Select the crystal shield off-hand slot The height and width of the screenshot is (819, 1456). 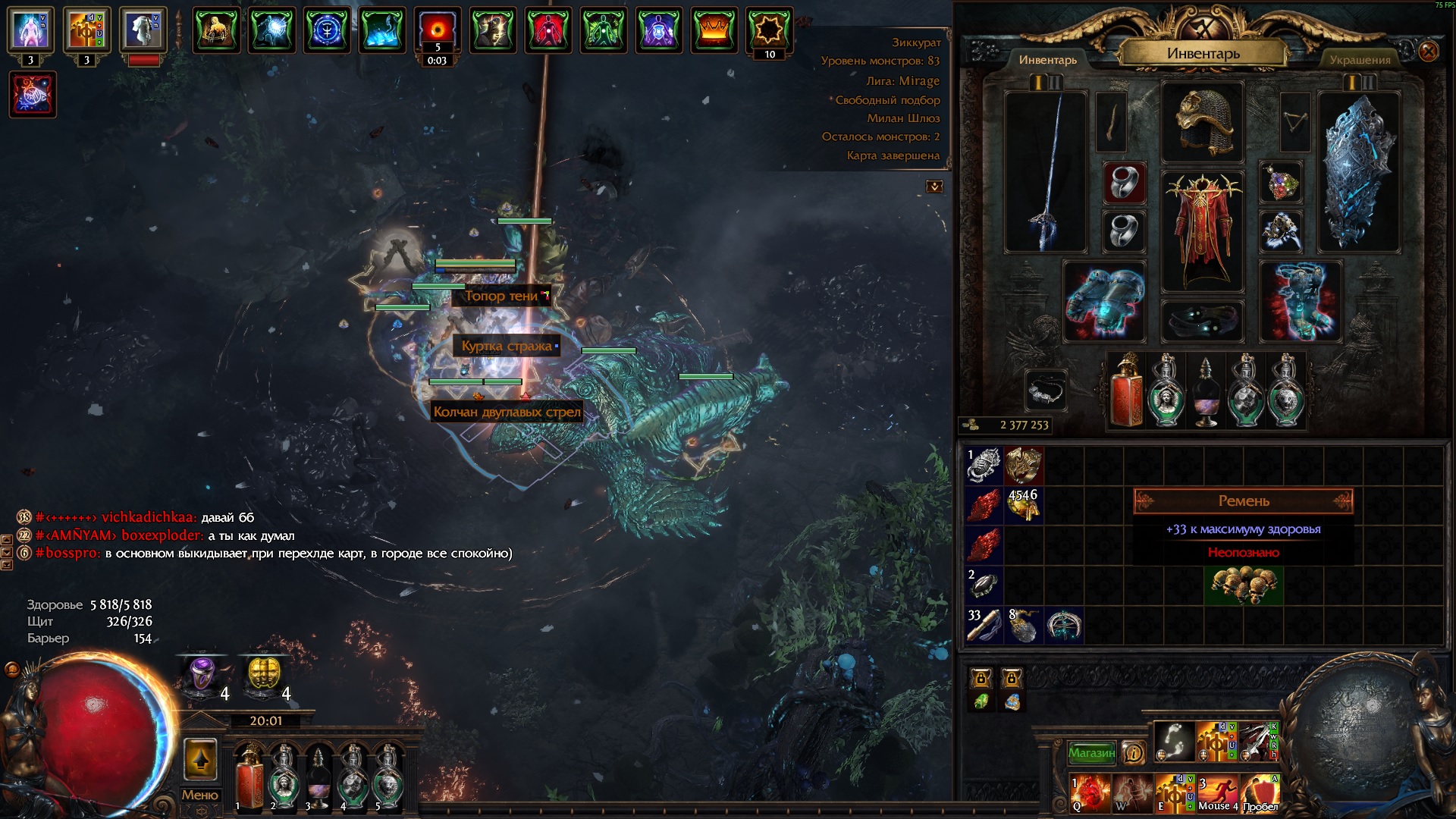click(x=1358, y=172)
